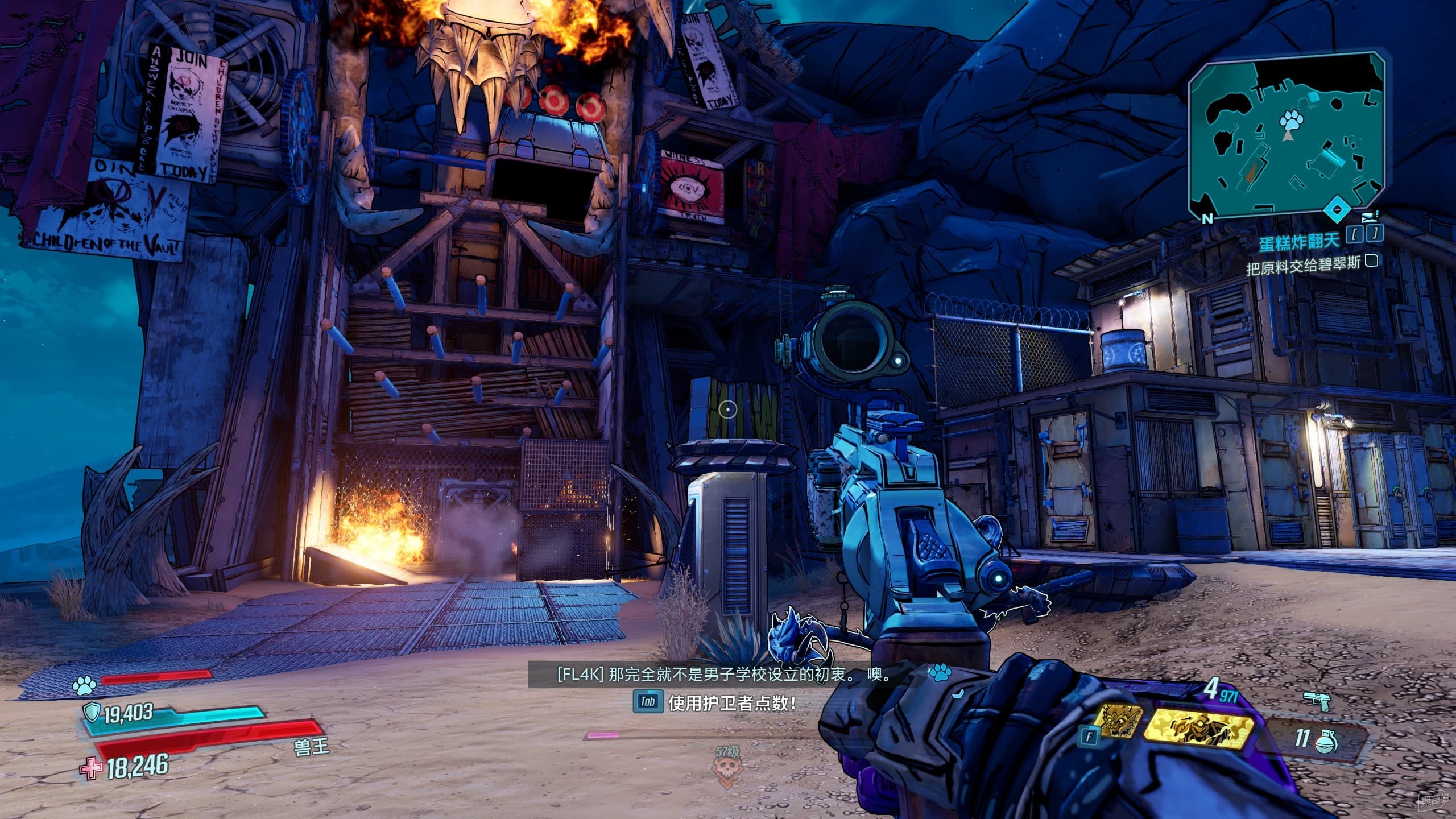Click the pet paw icon above shield bar
Screen dimensions: 1456x819
(x=85, y=686)
